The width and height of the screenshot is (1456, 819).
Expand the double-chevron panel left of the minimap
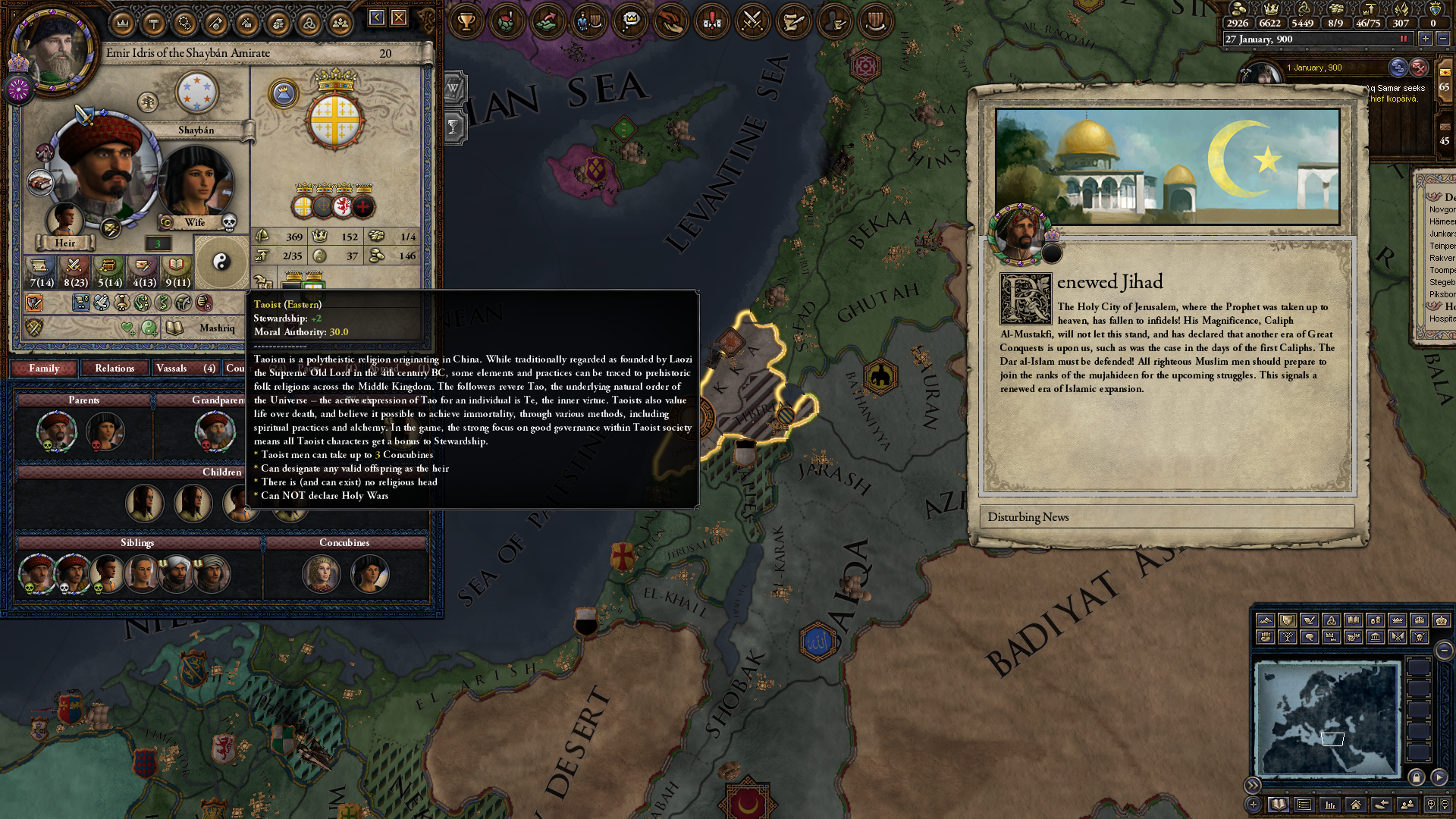tap(1252, 784)
